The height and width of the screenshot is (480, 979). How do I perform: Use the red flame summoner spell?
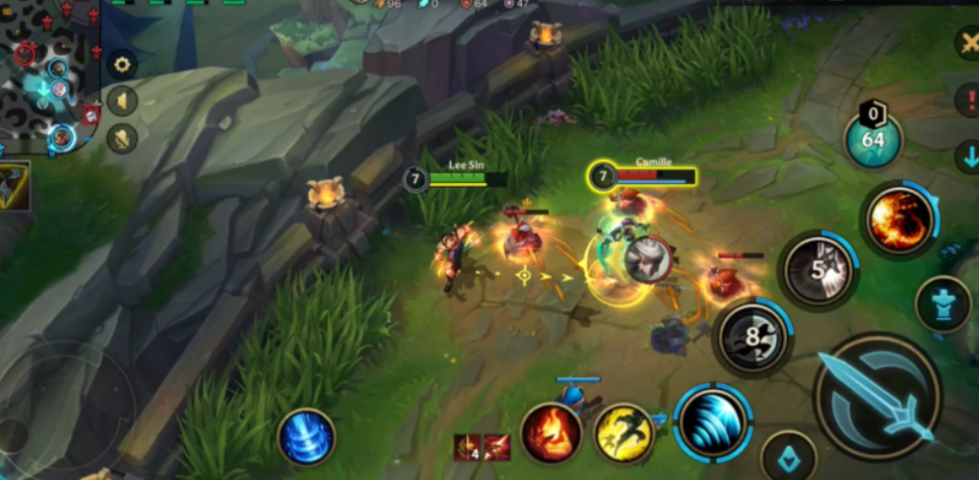tap(551, 434)
